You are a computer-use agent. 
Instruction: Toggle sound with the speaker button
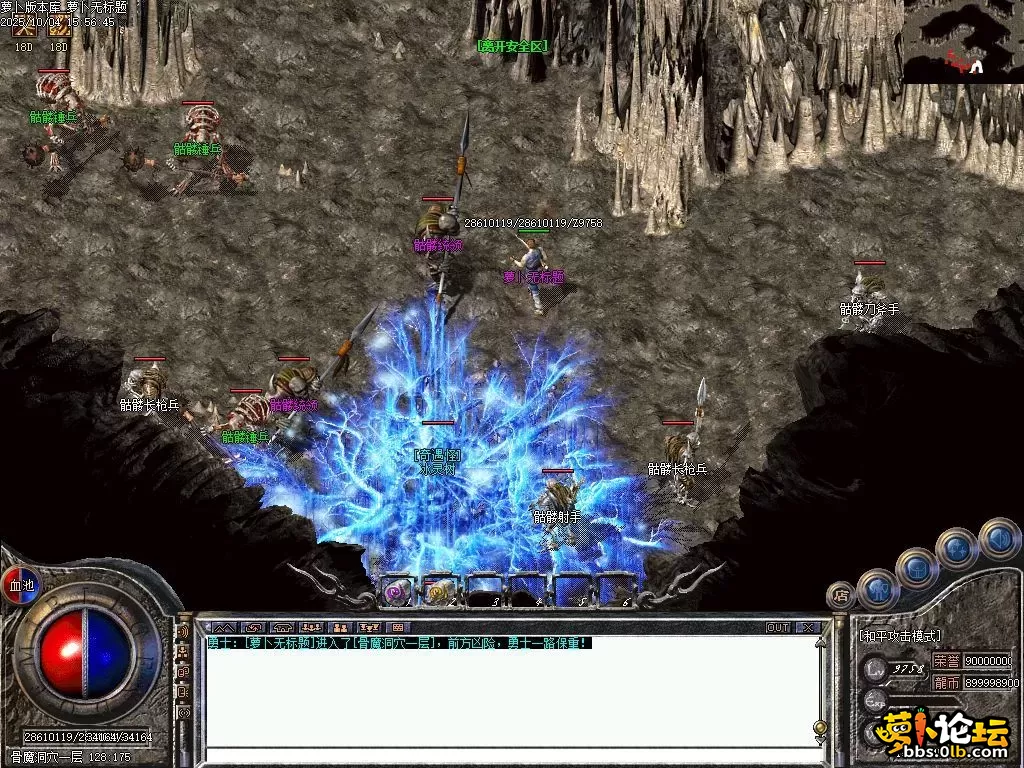[x=999, y=538]
